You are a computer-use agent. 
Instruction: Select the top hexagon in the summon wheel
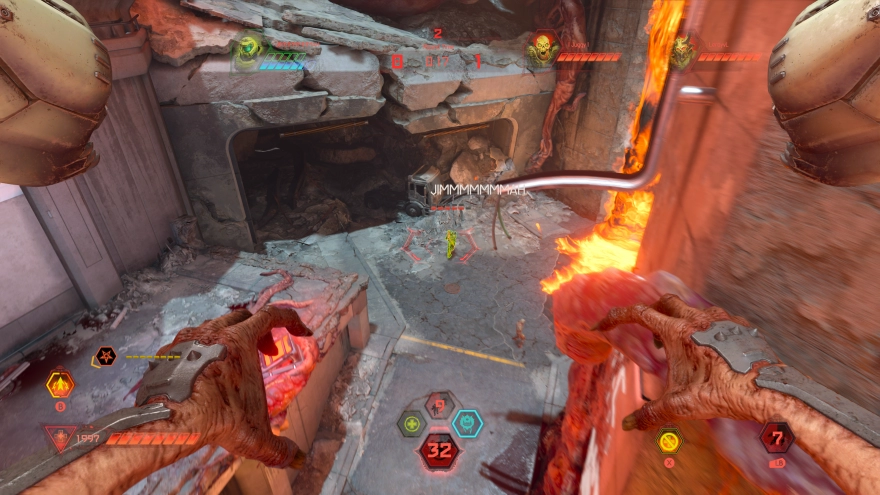439,405
